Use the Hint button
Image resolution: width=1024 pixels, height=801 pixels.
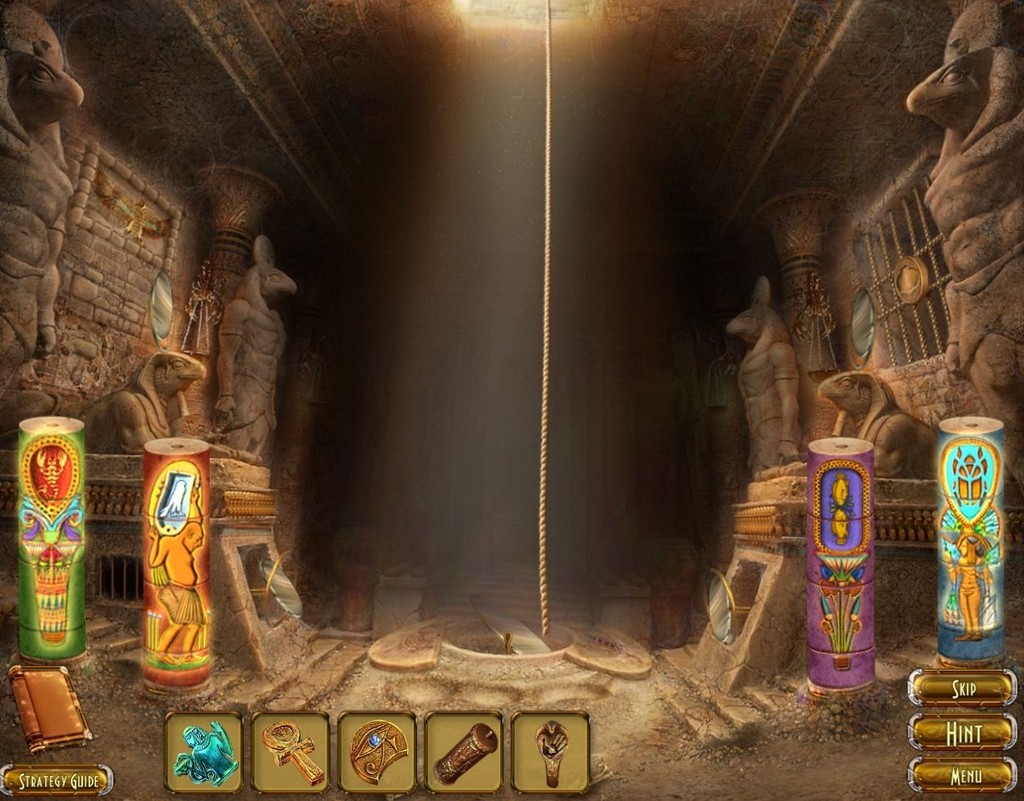pos(962,732)
